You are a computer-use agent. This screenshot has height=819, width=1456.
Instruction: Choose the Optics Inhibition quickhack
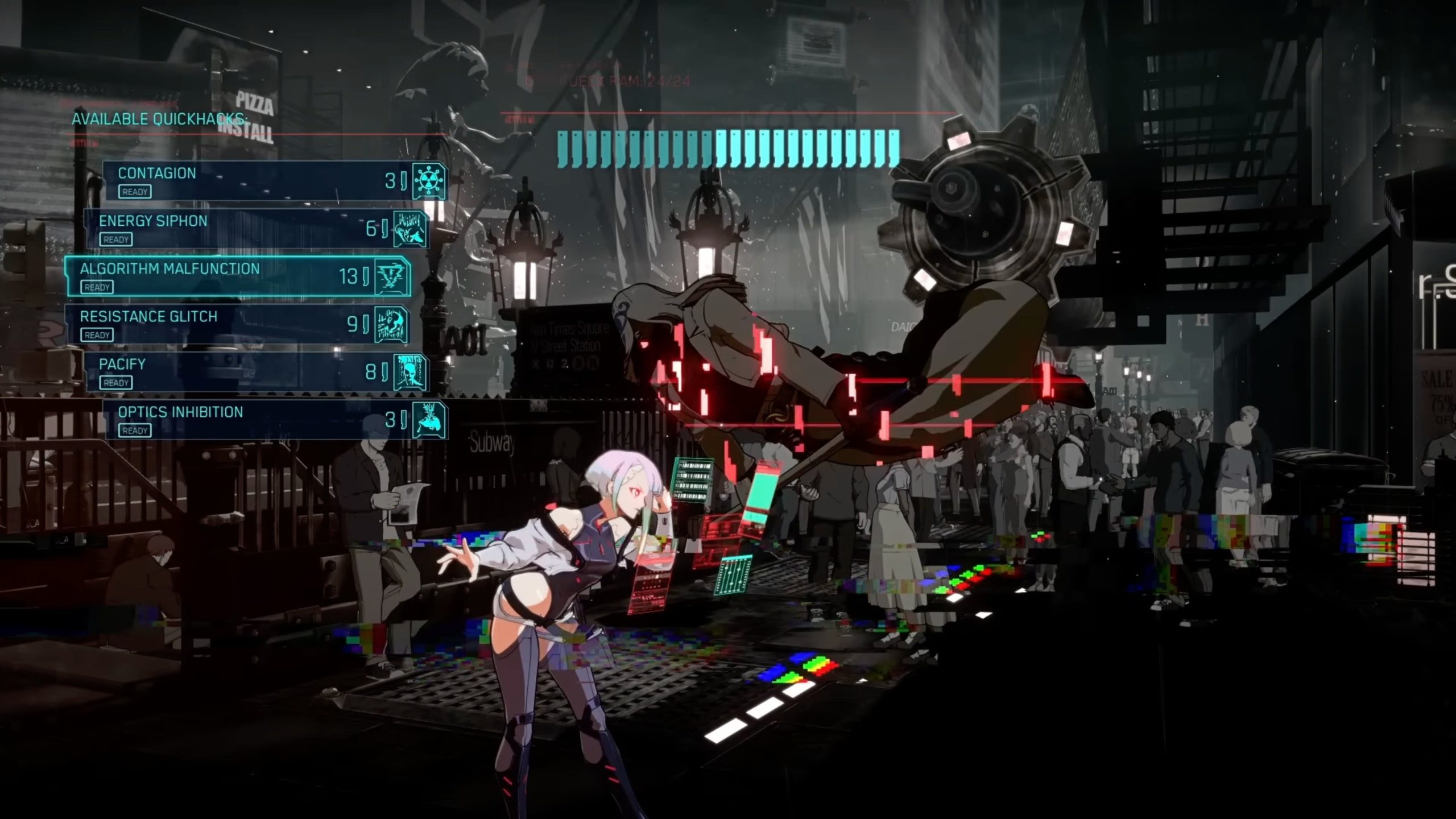(275, 420)
